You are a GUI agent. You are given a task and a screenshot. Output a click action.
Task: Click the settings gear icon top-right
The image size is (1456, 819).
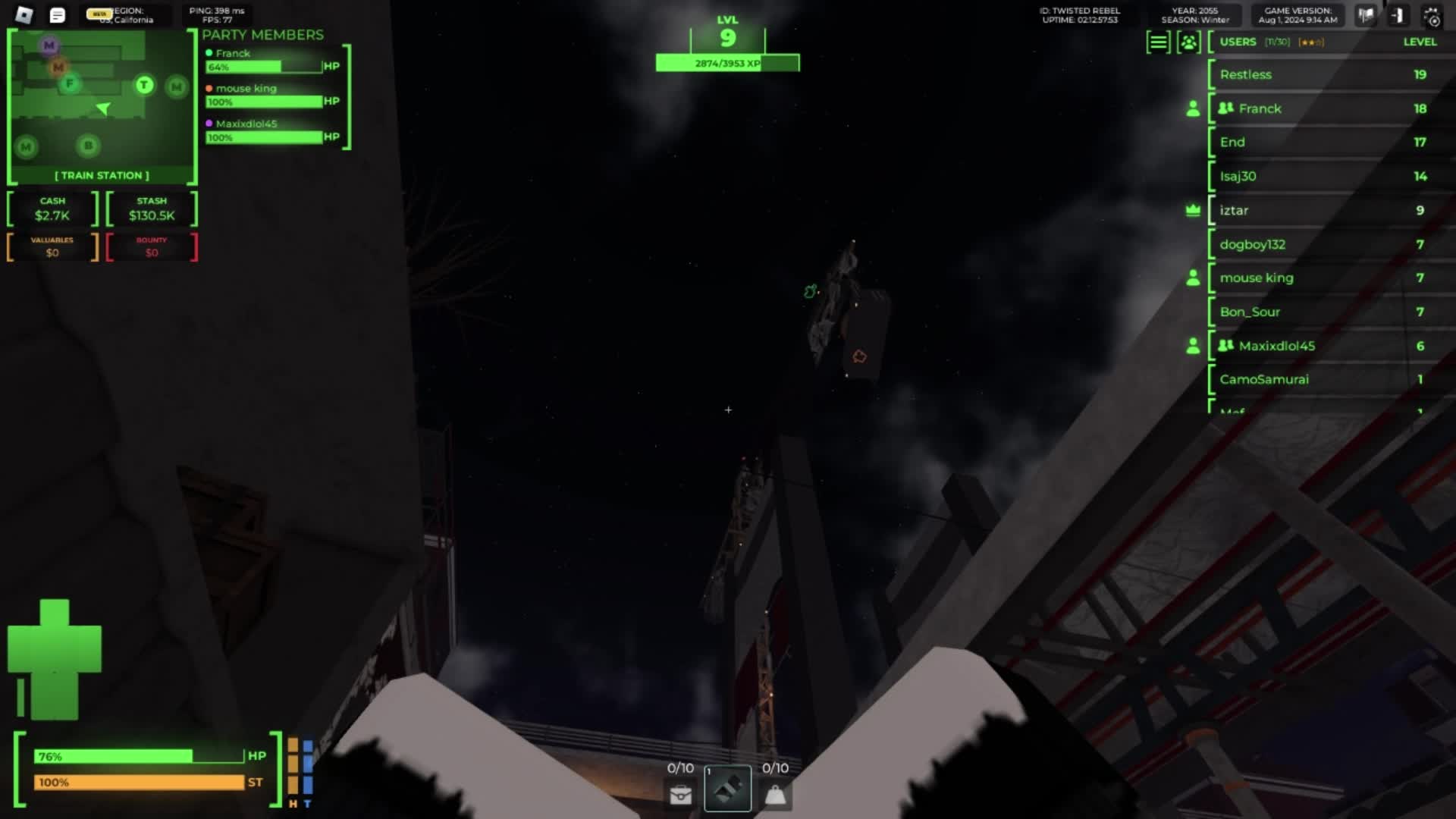tap(1432, 15)
